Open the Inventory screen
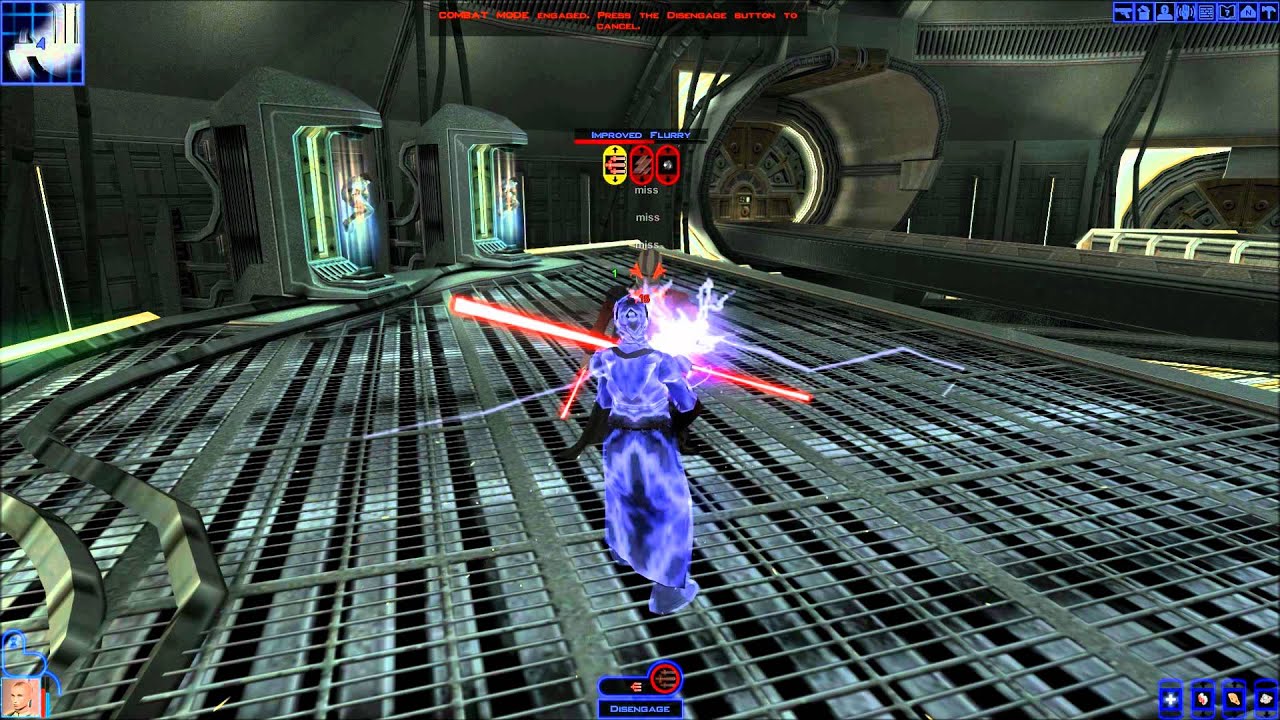 tap(1144, 13)
